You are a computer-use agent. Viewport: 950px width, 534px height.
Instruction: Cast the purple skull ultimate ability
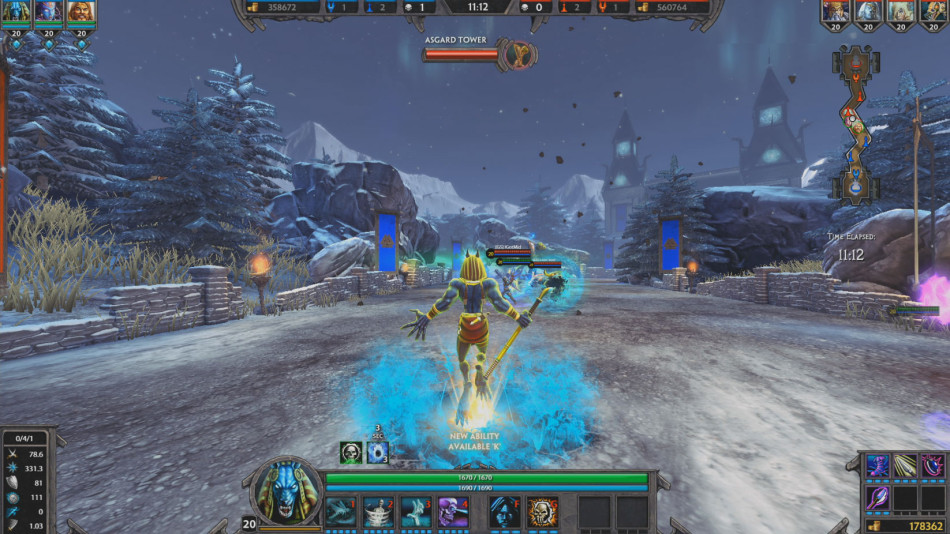click(454, 511)
